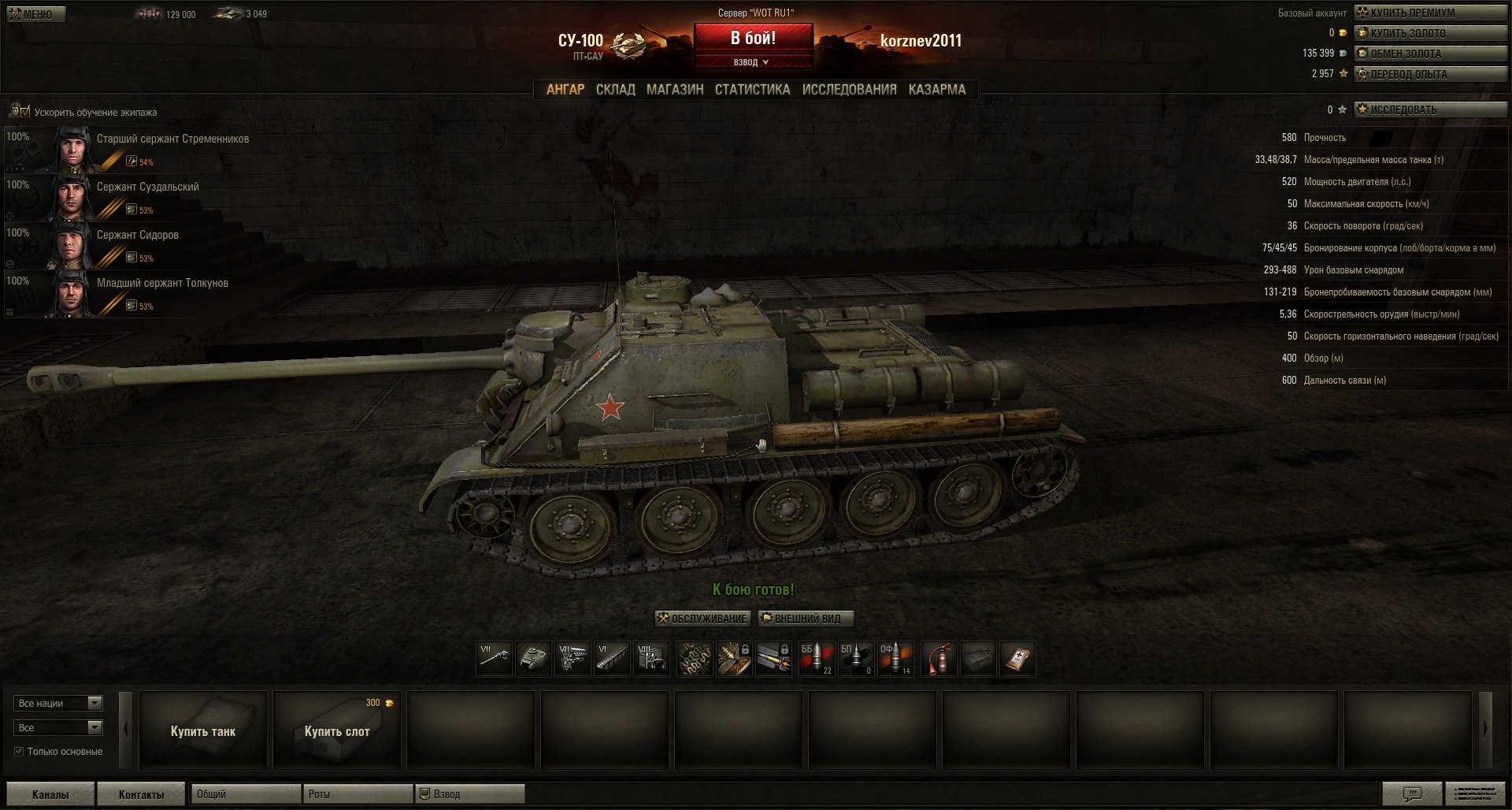Open 'ВНЕШНИЙ ВИД' customization
The height and width of the screenshot is (810, 1512).
click(806, 619)
